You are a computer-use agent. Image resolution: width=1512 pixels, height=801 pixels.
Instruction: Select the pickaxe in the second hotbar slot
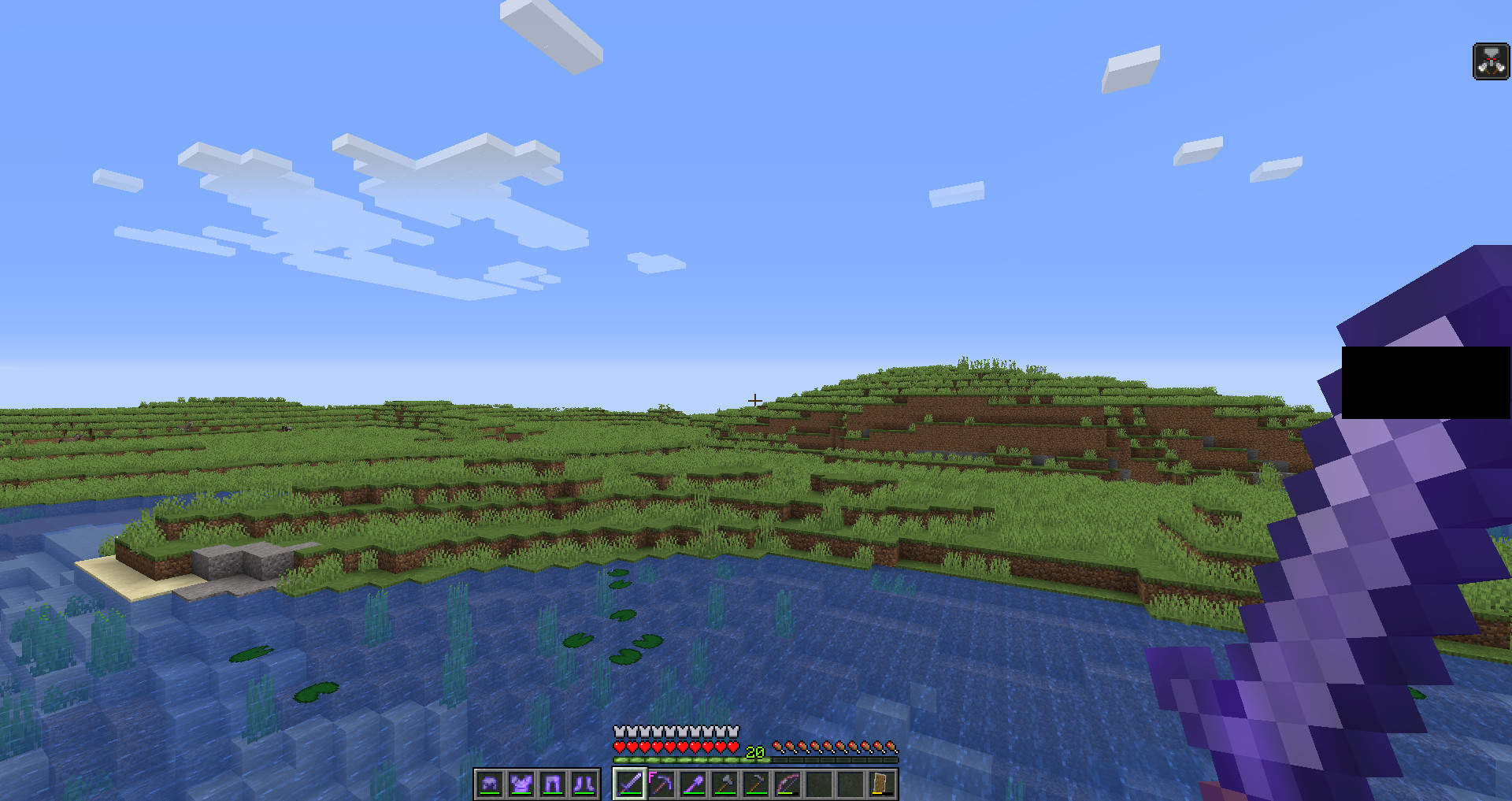pos(661,784)
